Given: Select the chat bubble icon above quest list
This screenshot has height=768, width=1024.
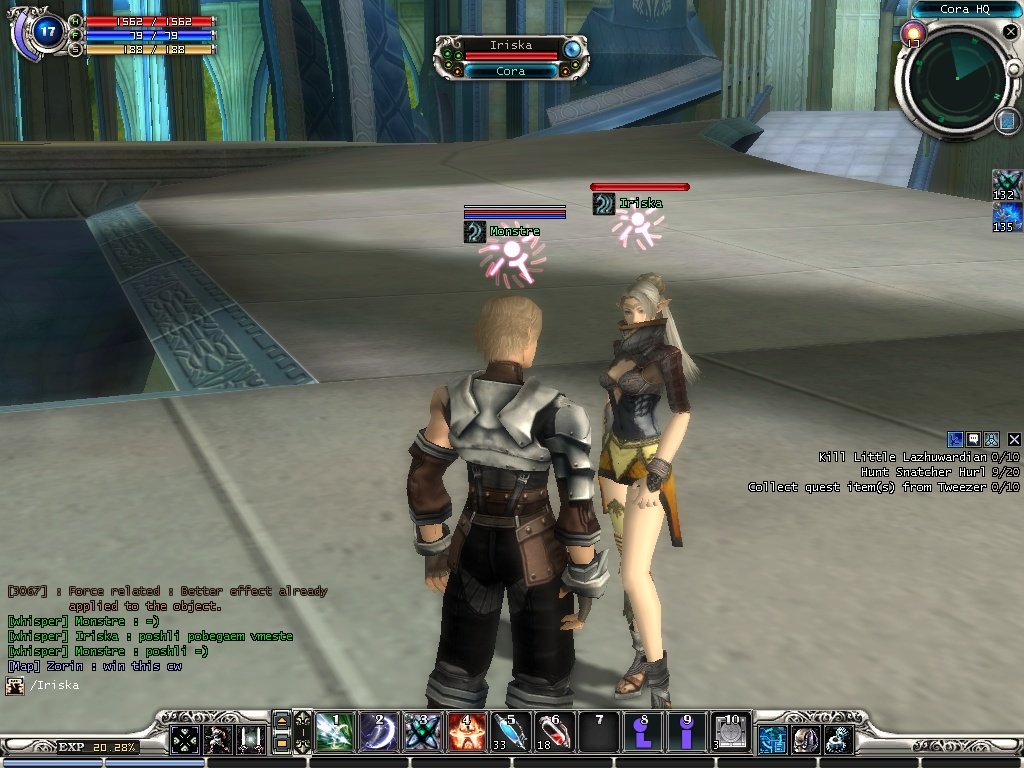Looking at the screenshot, I should (973, 439).
